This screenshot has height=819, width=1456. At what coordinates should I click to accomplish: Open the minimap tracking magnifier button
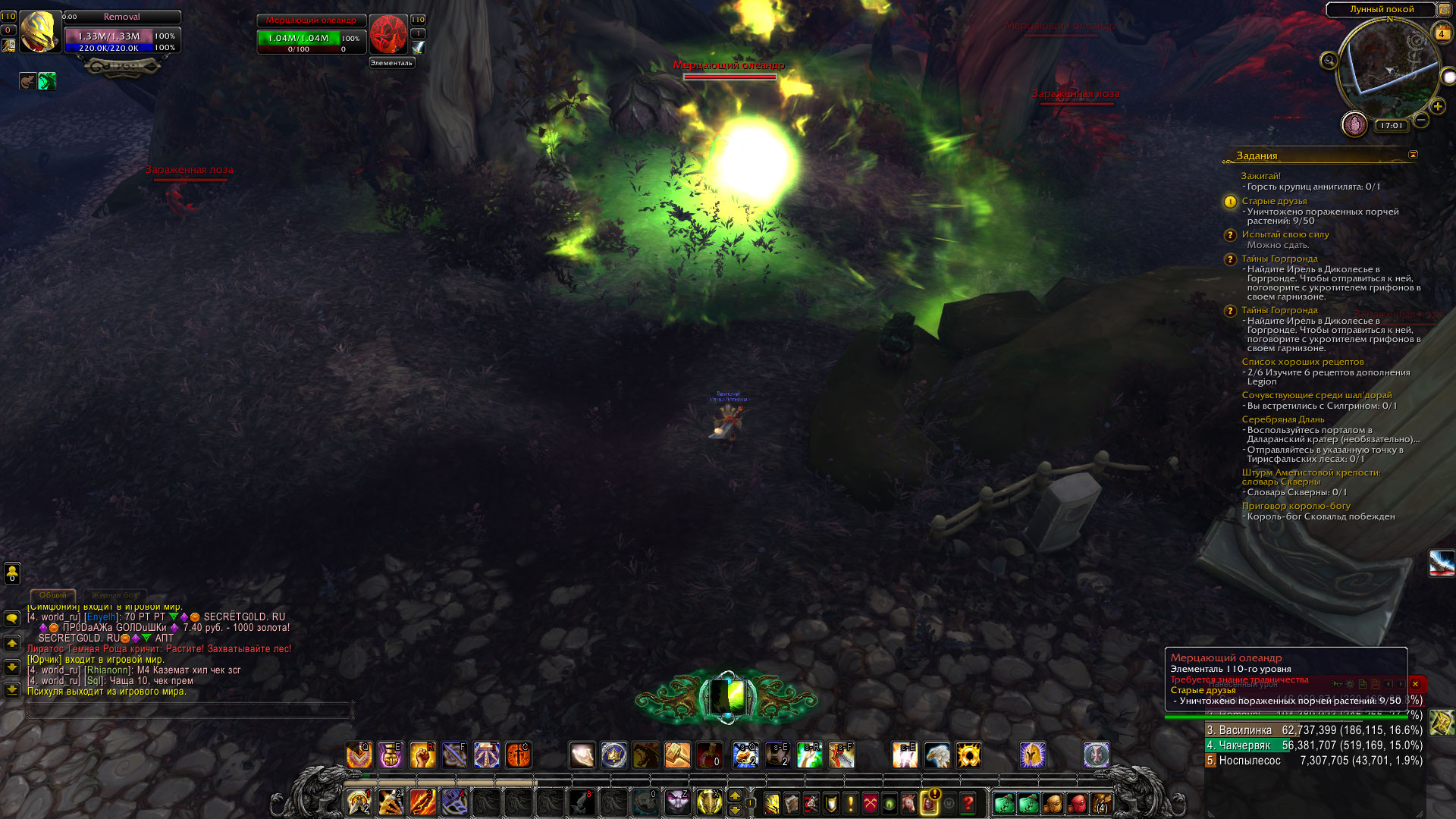pyautogui.click(x=1329, y=60)
